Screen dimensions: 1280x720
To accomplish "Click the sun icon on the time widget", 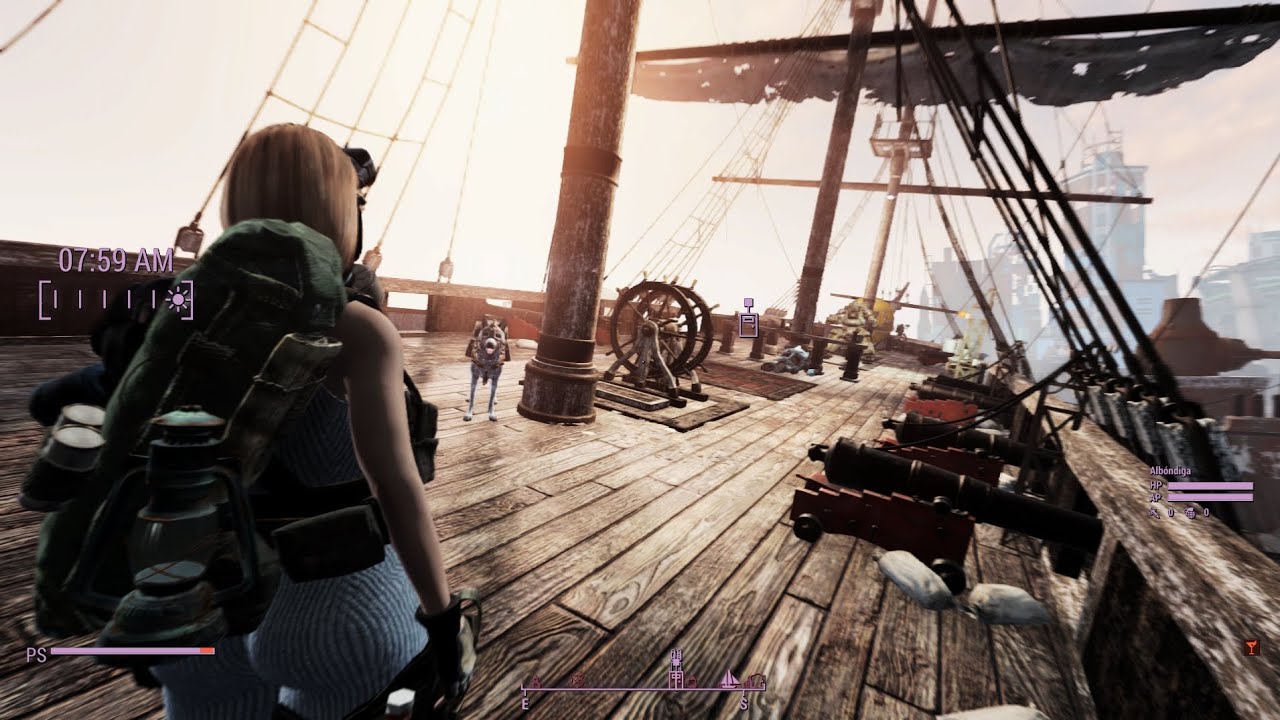I will 179,298.
